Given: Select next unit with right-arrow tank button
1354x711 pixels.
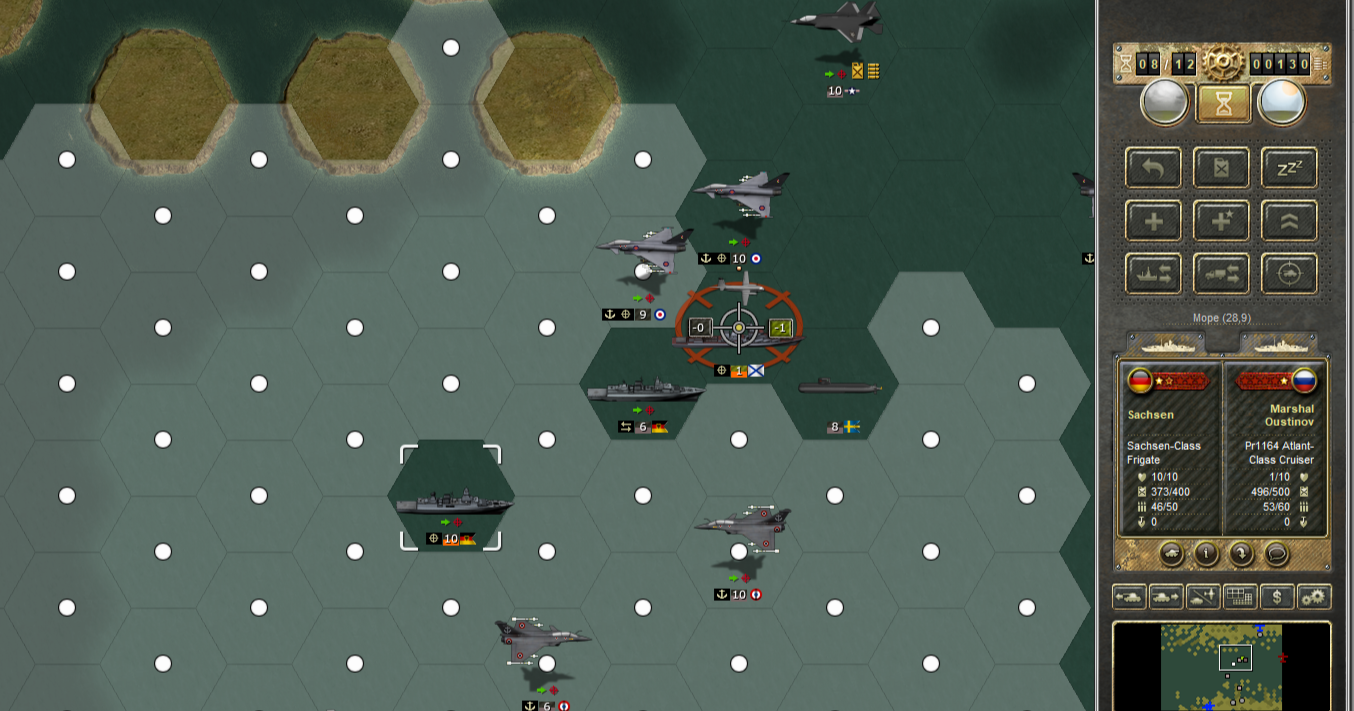Looking at the screenshot, I should [x=1166, y=597].
